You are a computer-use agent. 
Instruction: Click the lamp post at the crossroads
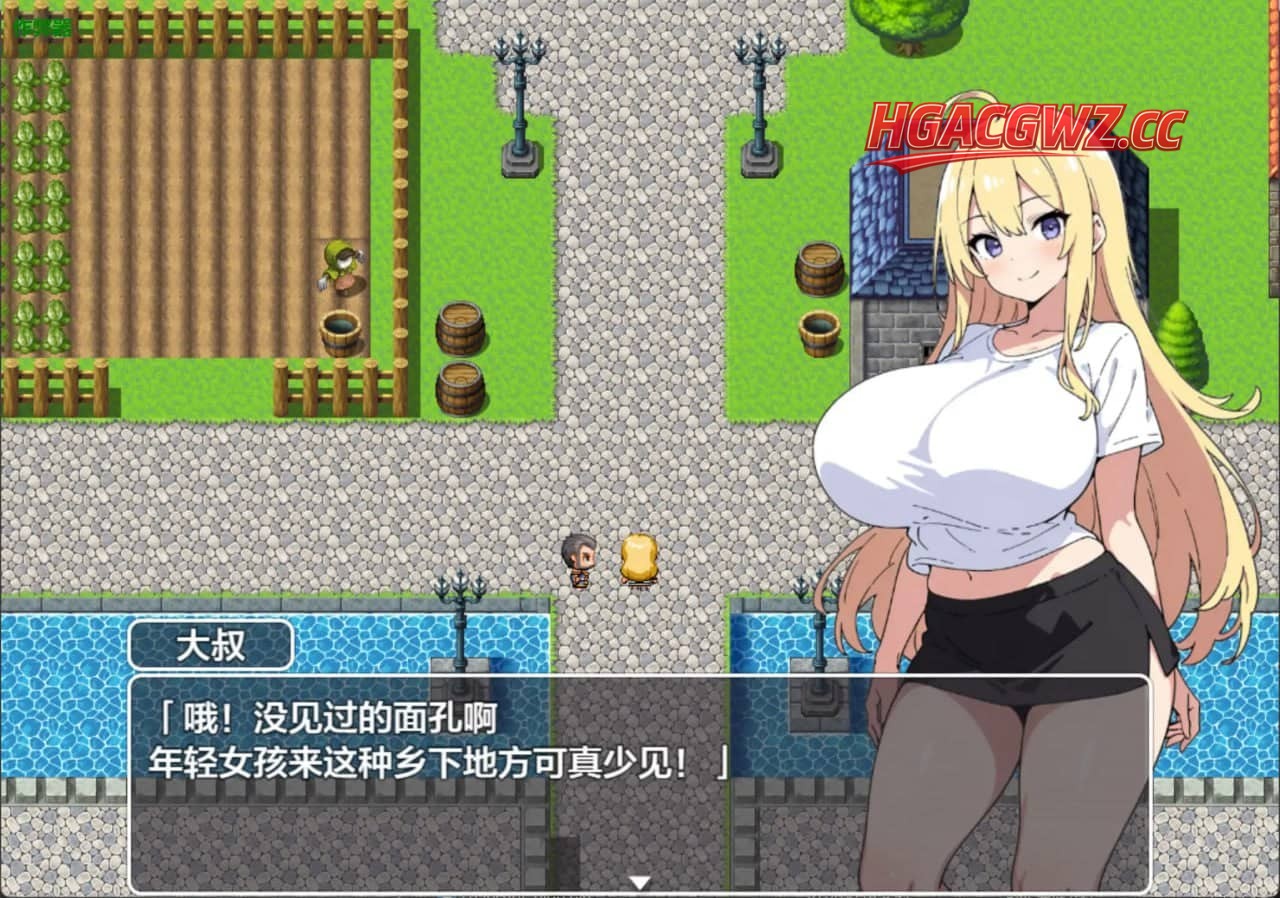click(x=755, y=95)
